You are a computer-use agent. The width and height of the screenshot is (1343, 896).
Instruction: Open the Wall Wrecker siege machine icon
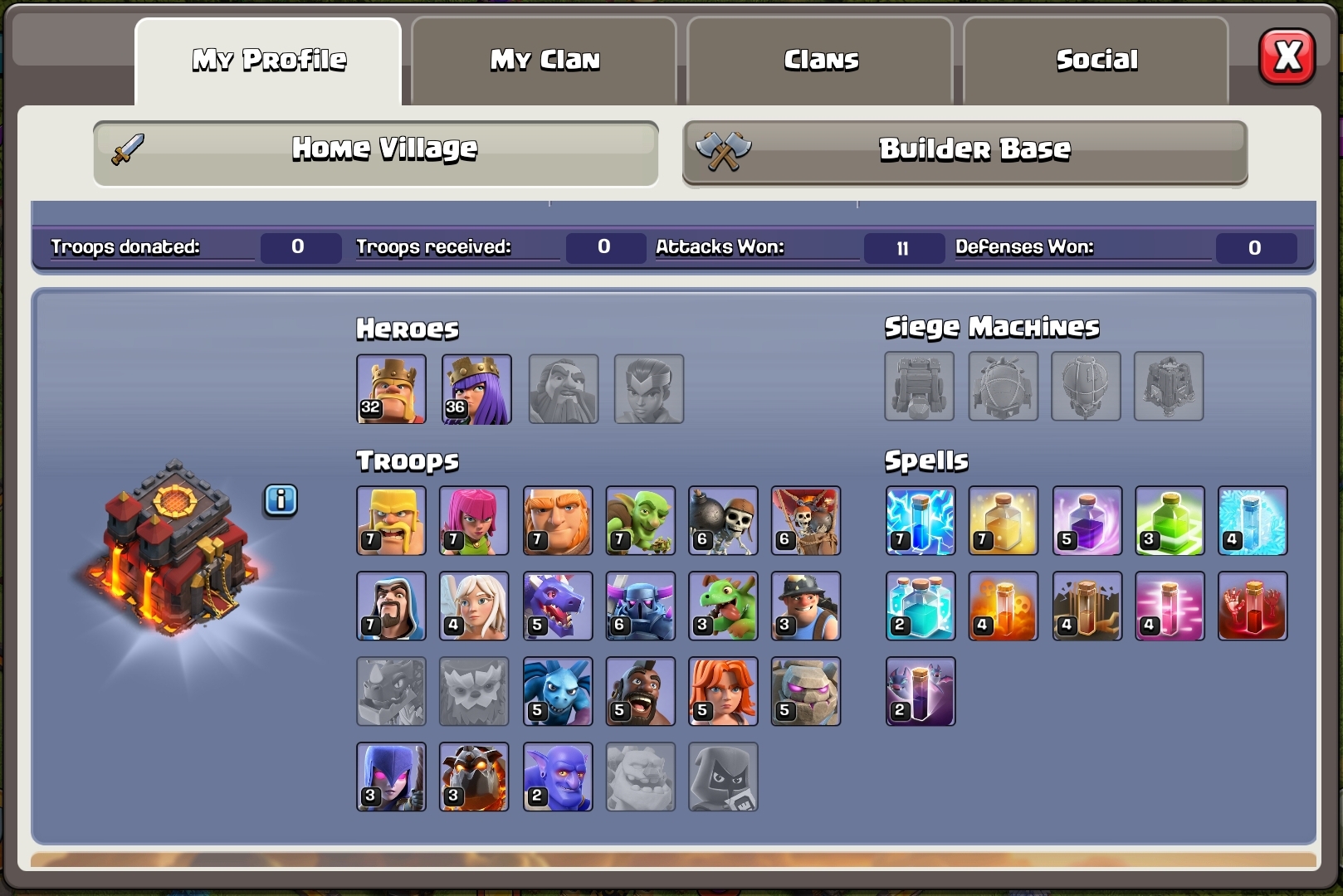point(920,387)
